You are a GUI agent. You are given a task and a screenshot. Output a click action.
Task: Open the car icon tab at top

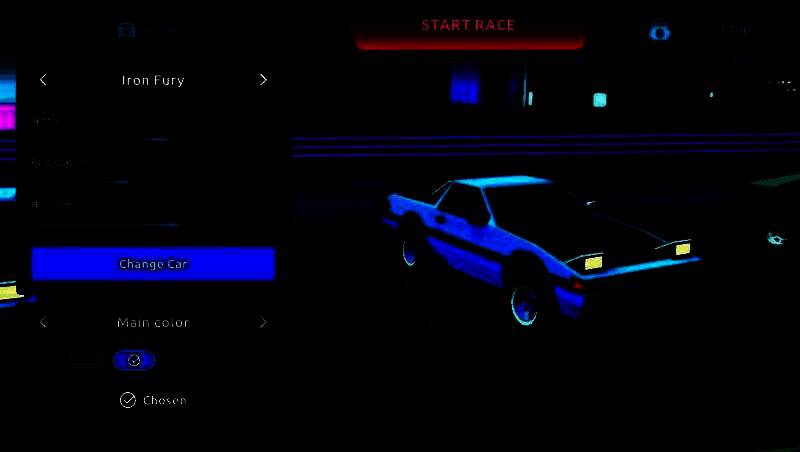(126, 30)
